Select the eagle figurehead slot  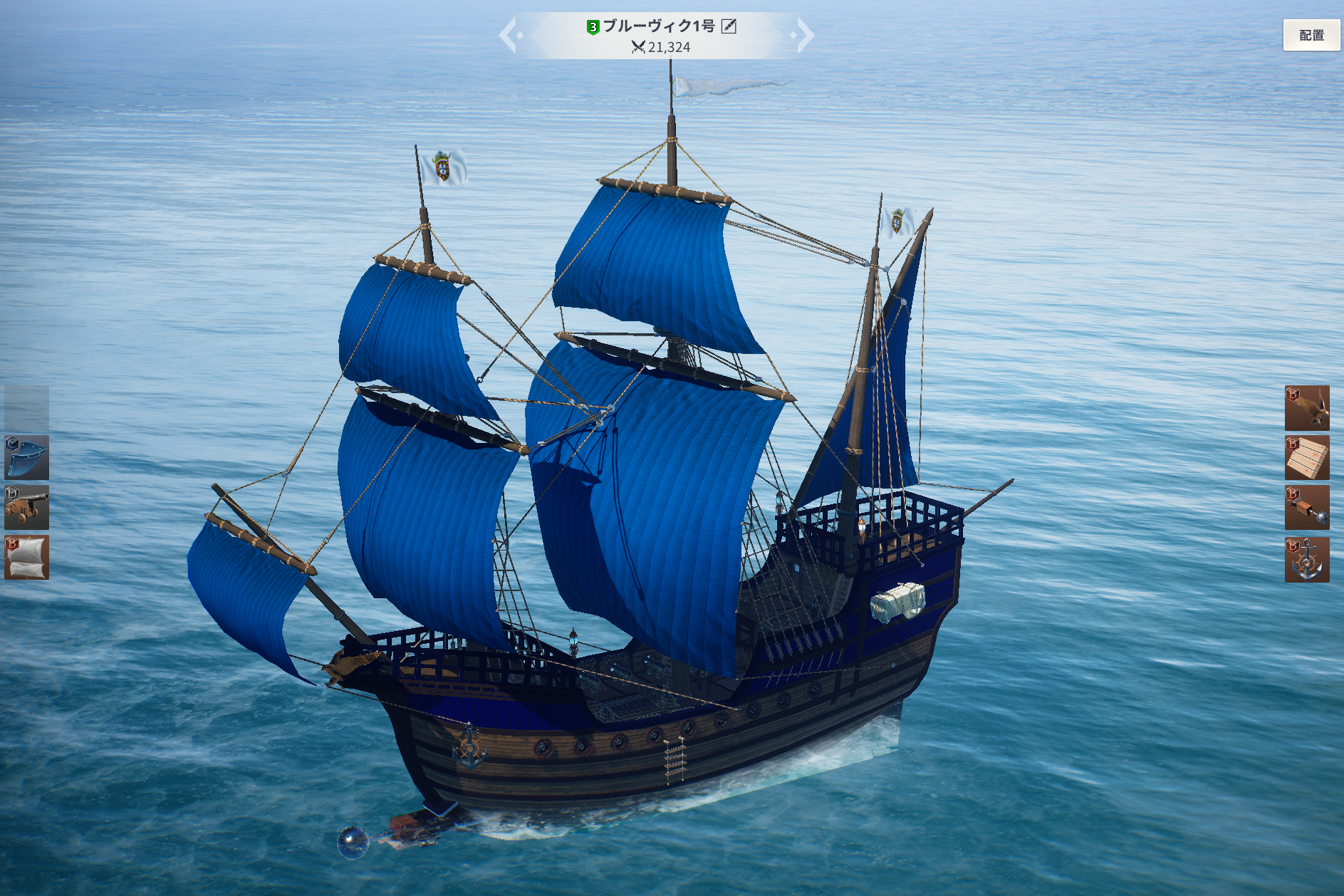1306,408
